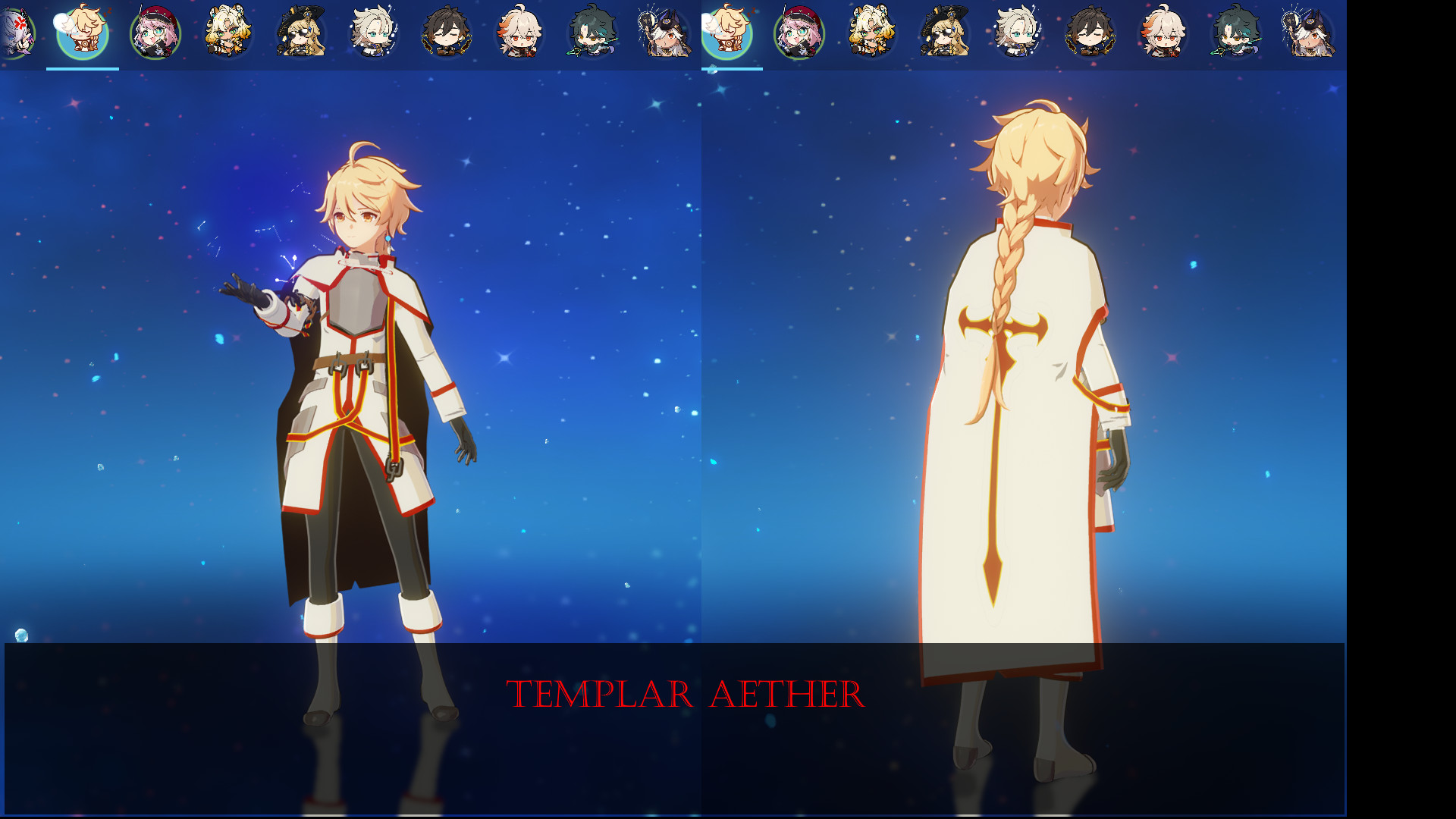The width and height of the screenshot is (1456, 819).
Task: Choose Xiao from the character lineup
Action: click(x=591, y=34)
